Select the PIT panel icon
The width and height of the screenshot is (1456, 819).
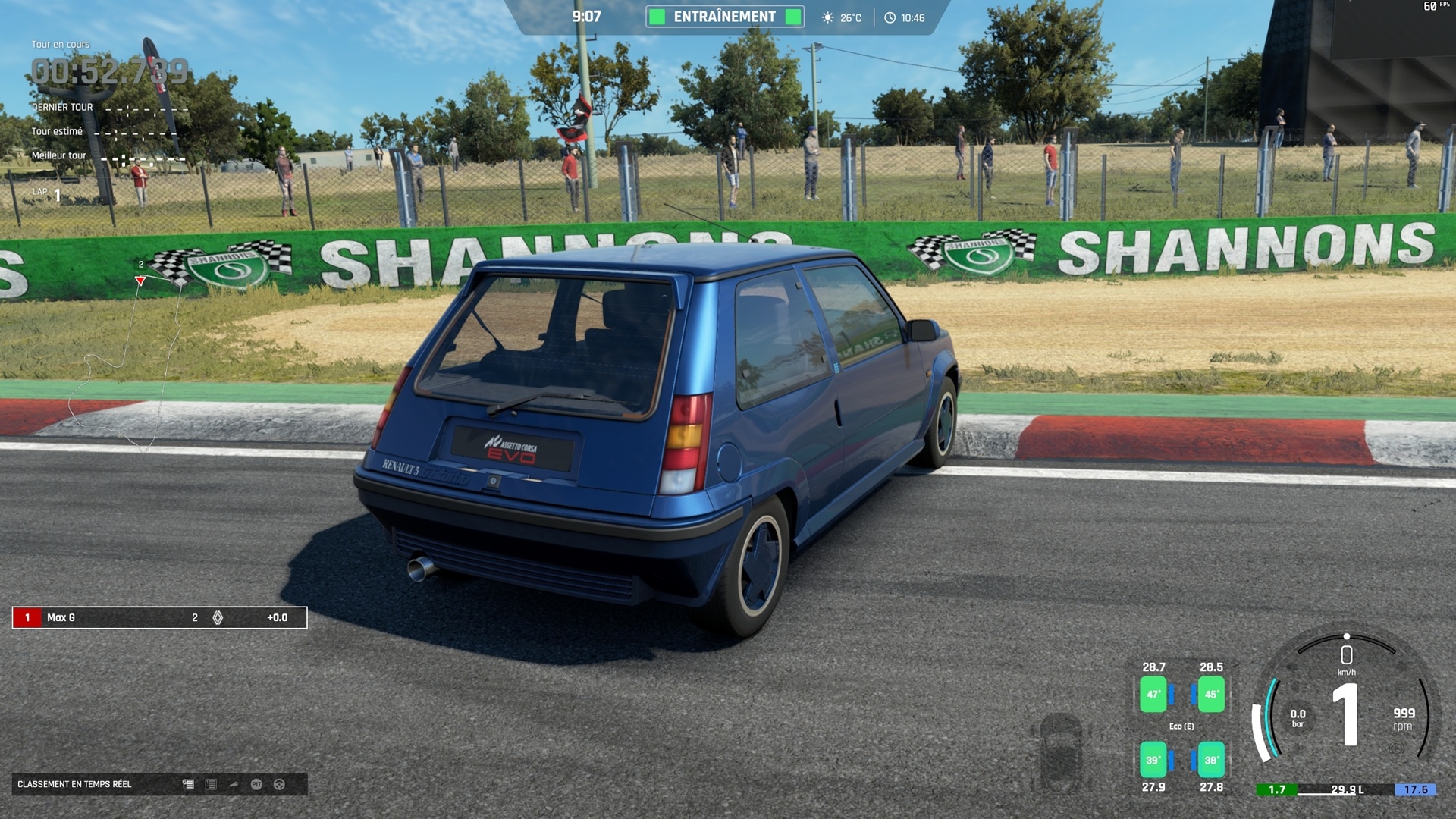pyautogui.click(x=256, y=784)
